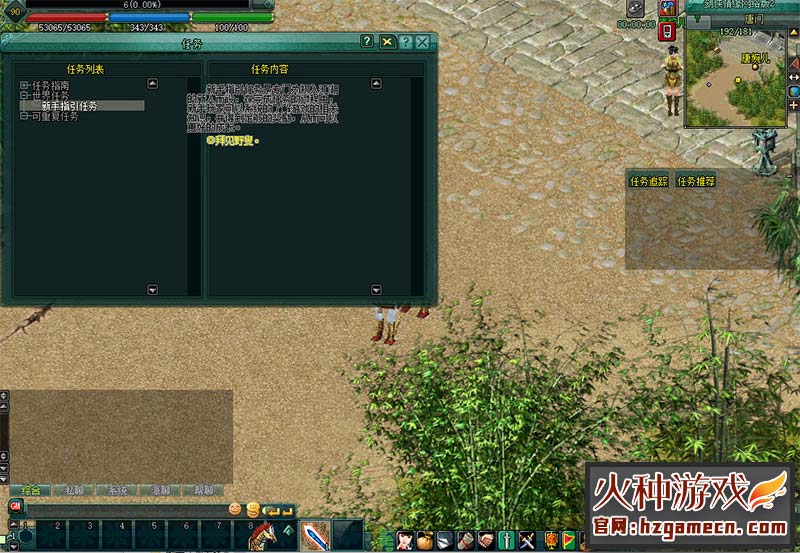
Task: Click the 拜见野叟 quest objective link
Action: coord(232,140)
